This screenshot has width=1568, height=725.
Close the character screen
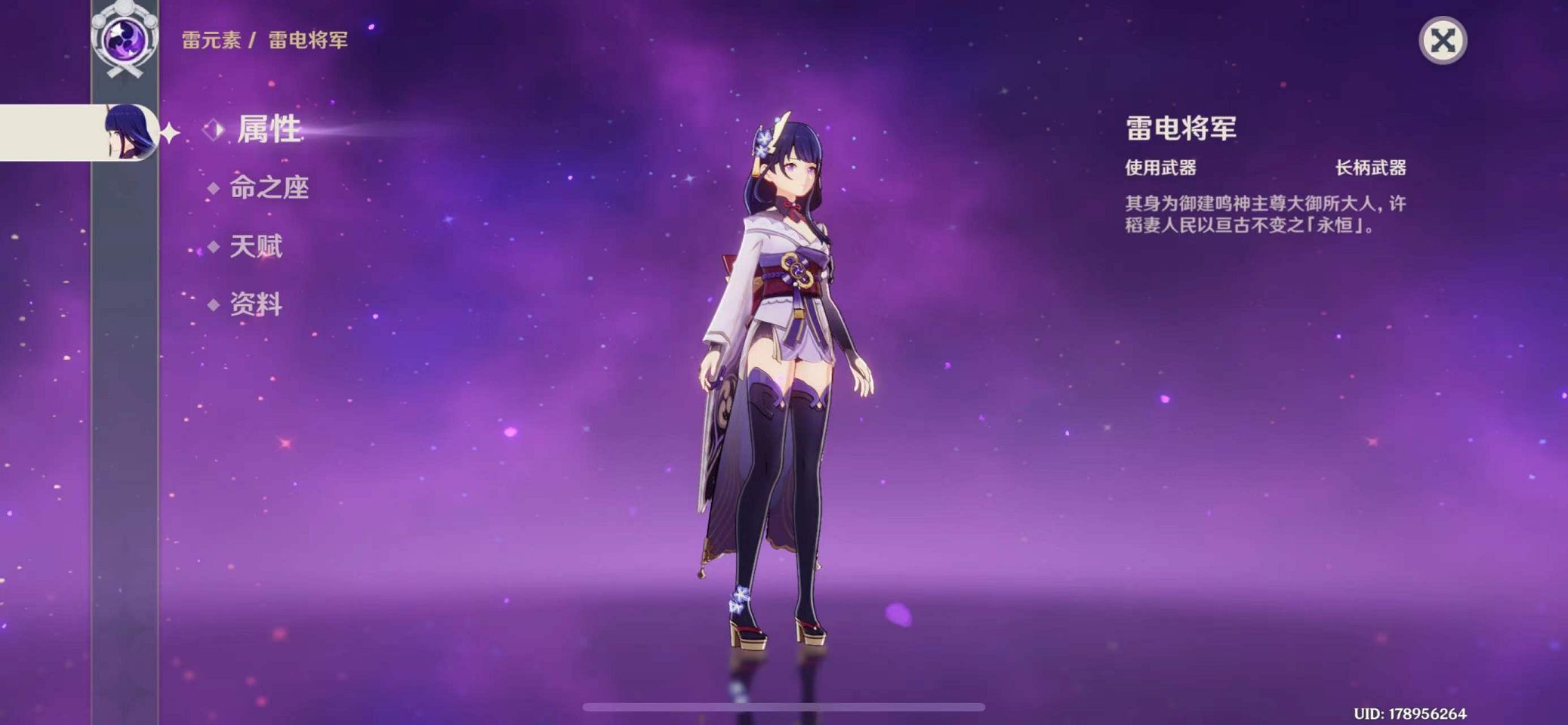click(x=1442, y=41)
